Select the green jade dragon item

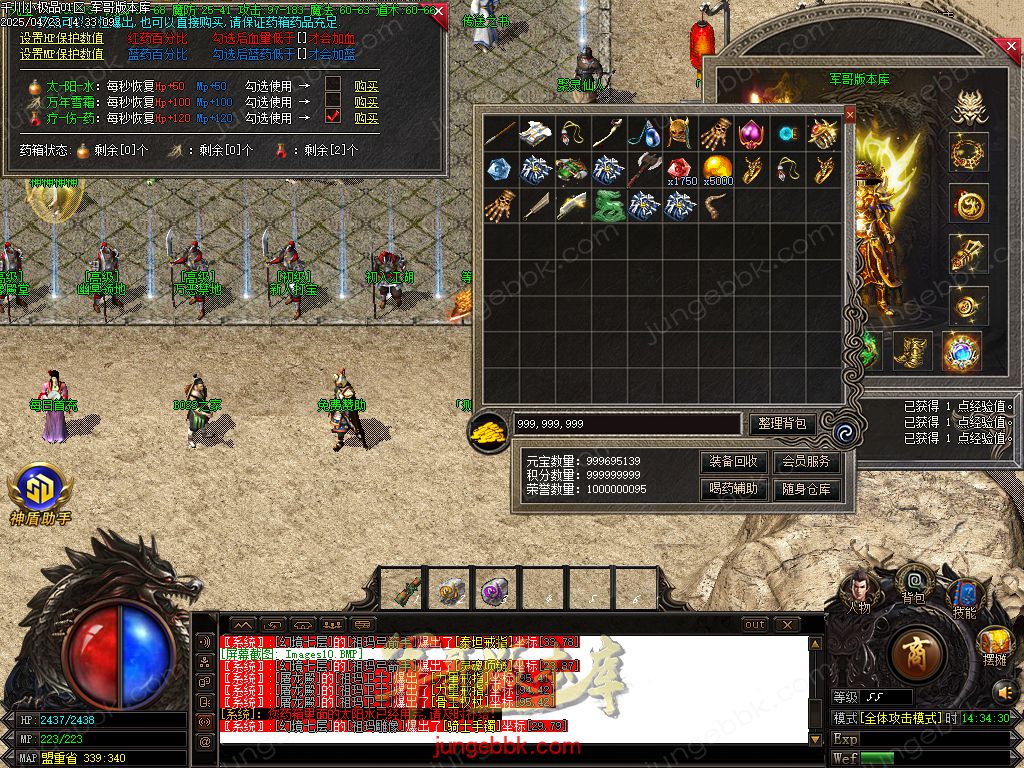point(608,205)
